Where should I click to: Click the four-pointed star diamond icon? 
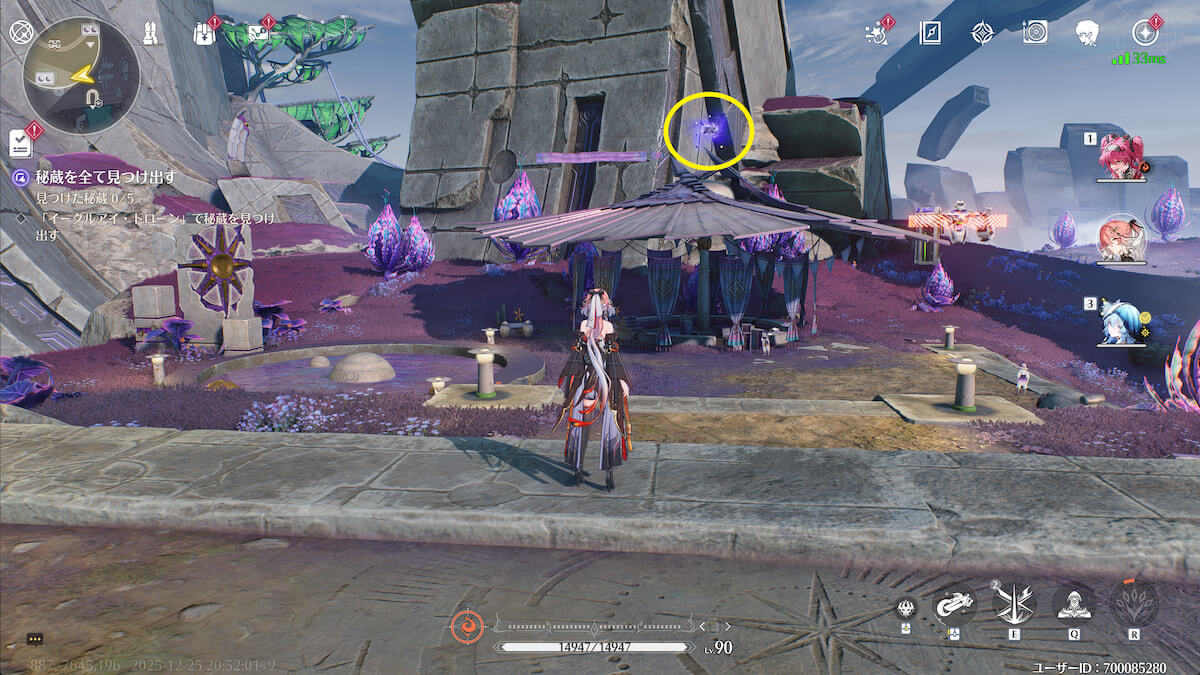(x=982, y=33)
